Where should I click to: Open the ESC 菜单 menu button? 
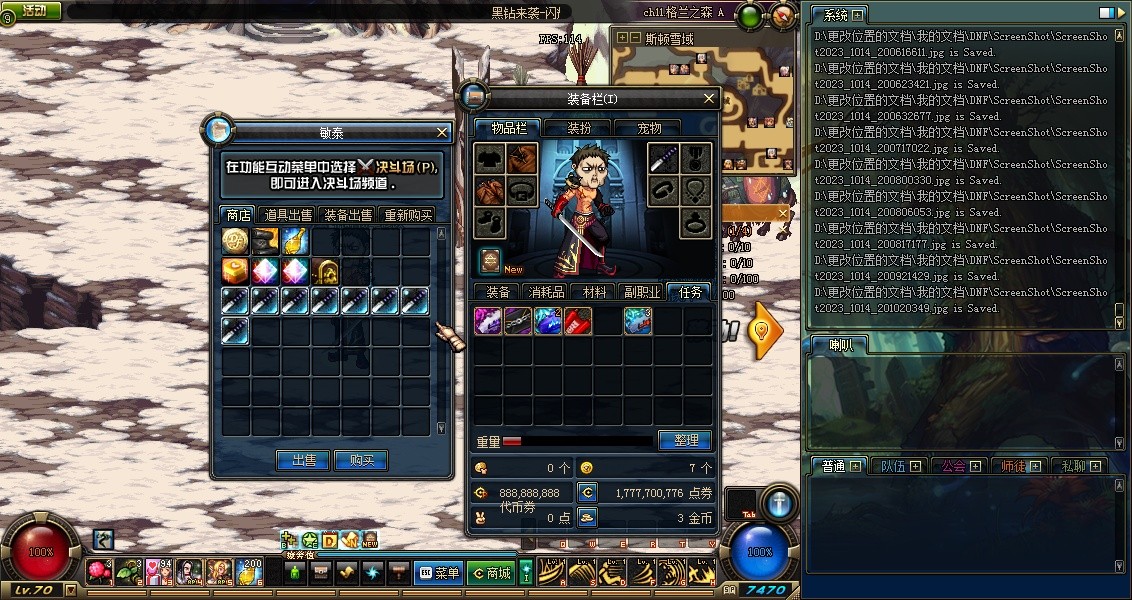[438, 573]
